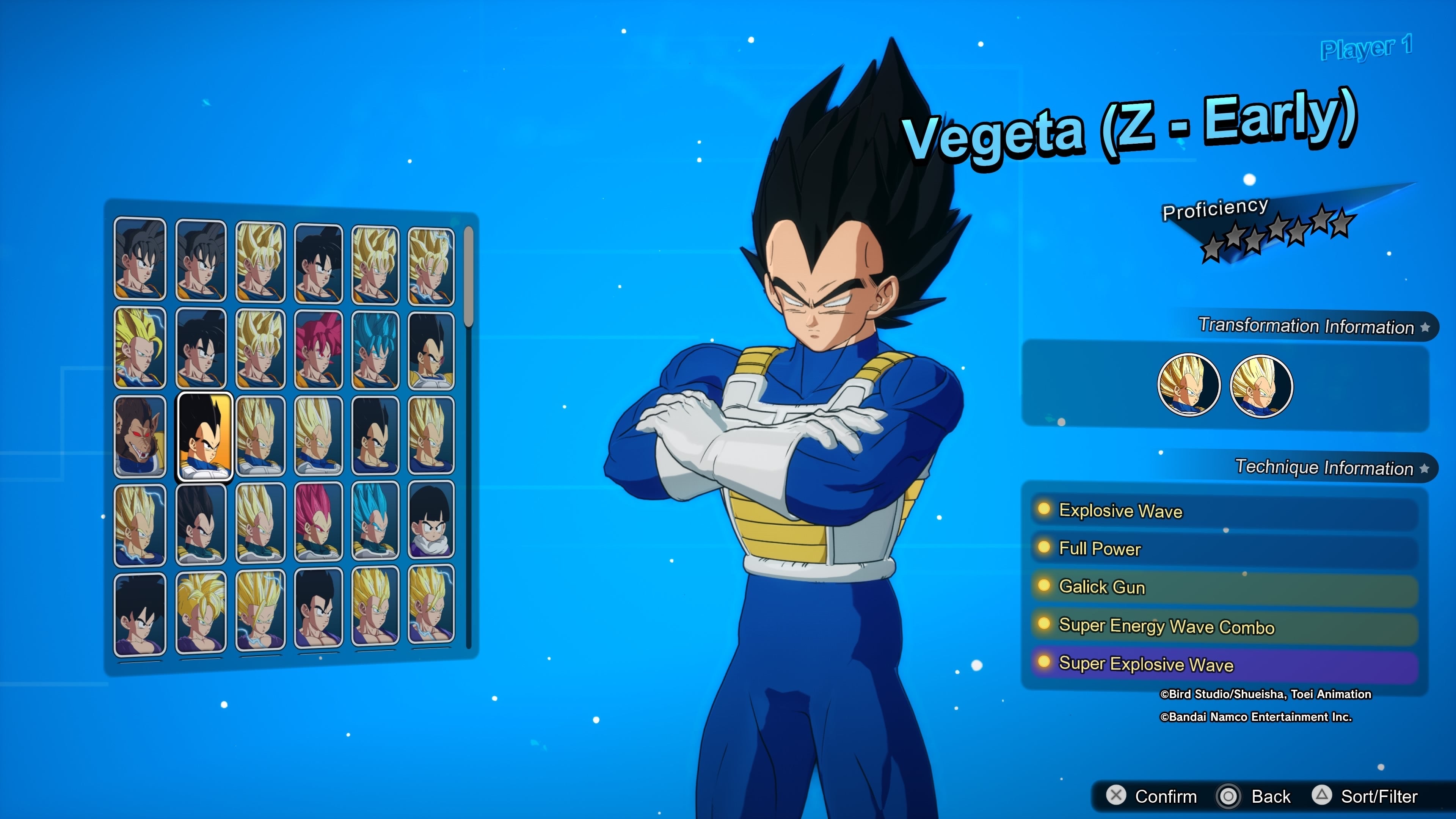The image size is (1456, 819).
Task: Pick blue-haired Super Saiyan Blue Vegeta
Action: [x=375, y=521]
